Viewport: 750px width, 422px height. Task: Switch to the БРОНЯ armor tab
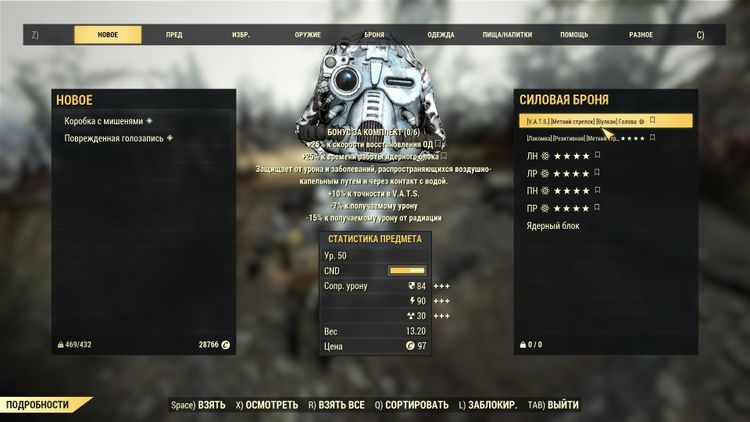[374, 35]
